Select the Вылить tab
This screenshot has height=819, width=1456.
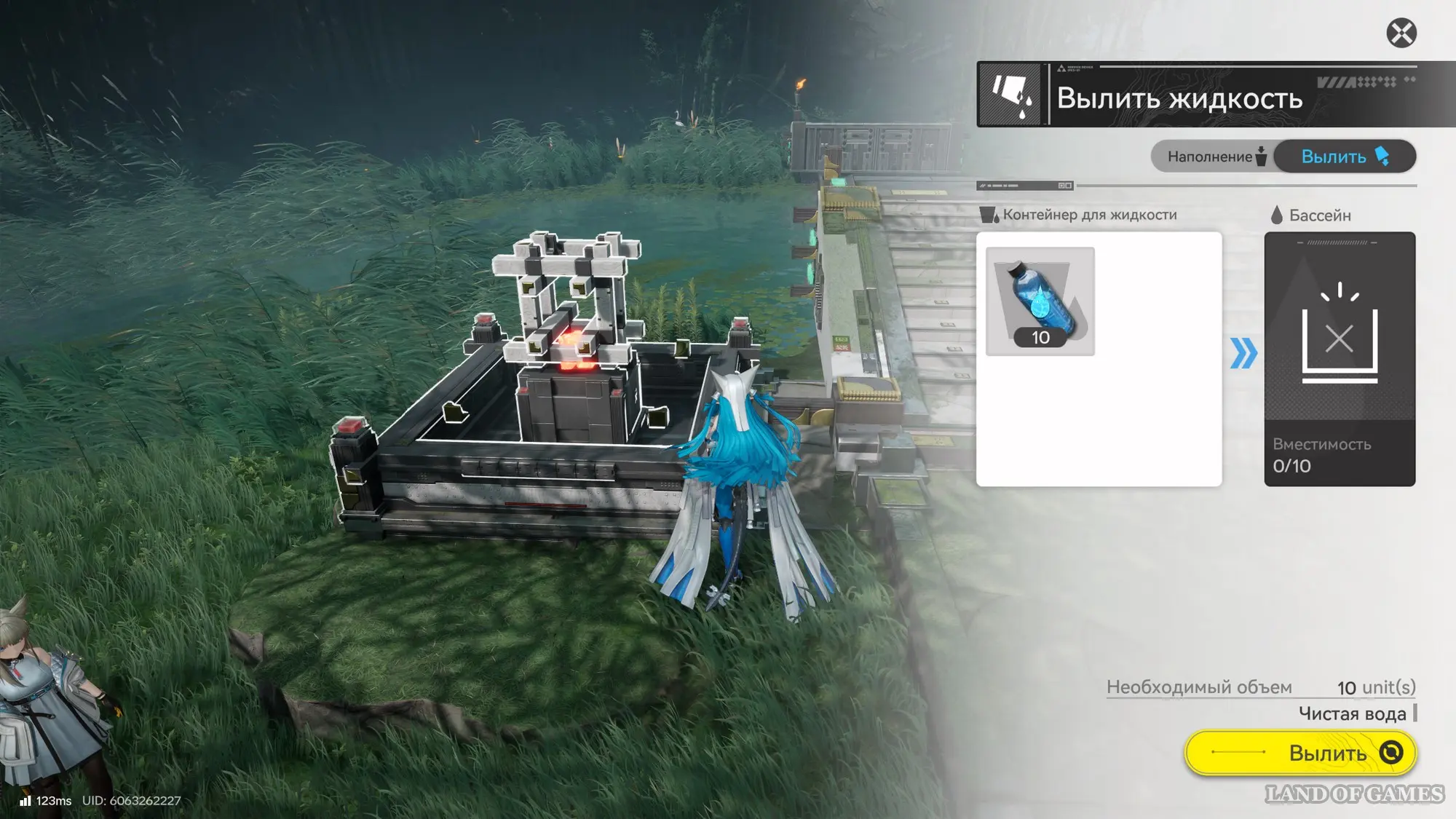pyautogui.click(x=1344, y=157)
